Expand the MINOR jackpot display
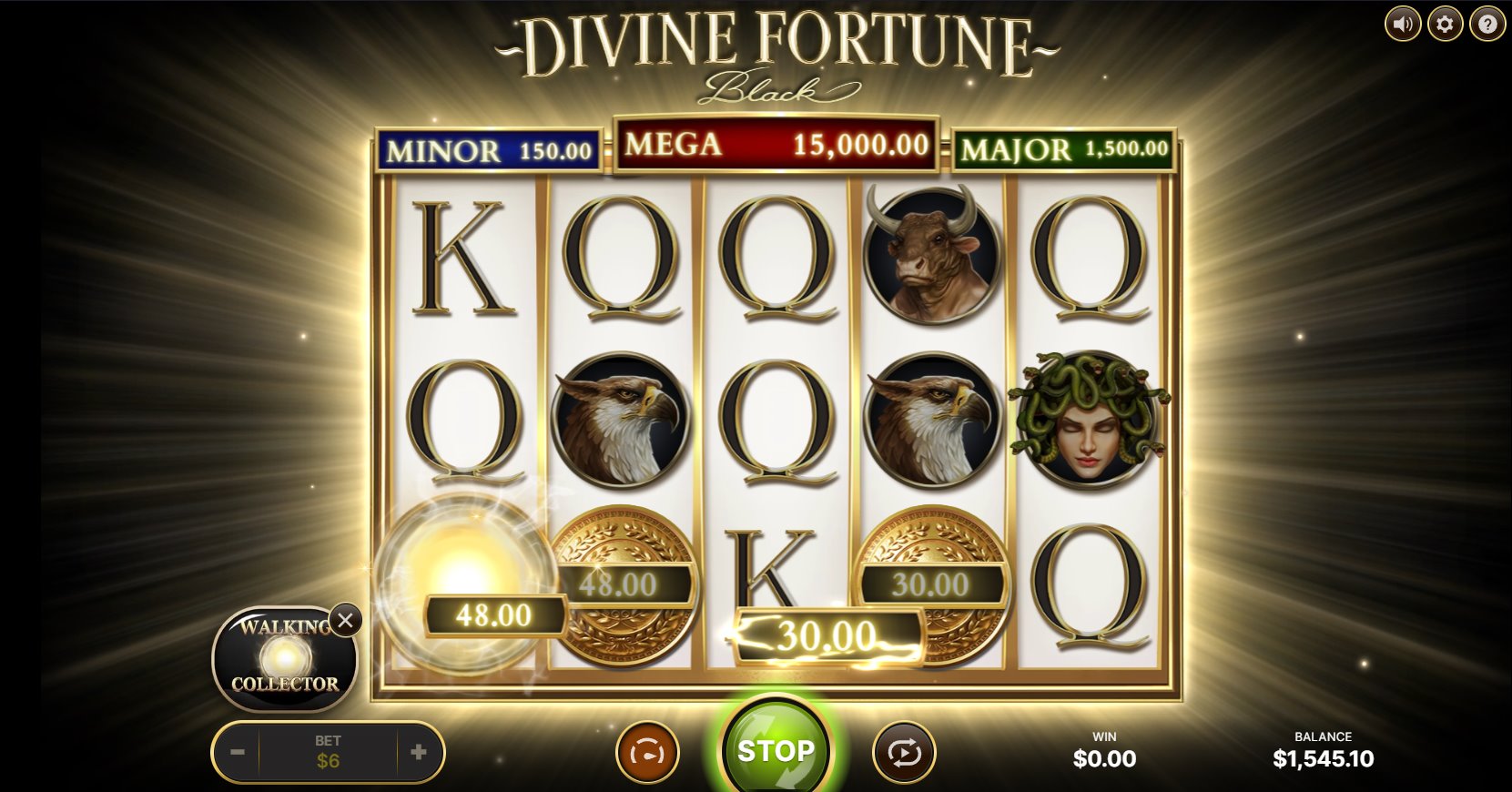Viewport: 1512px width, 792px height. pyautogui.click(x=488, y=149)
